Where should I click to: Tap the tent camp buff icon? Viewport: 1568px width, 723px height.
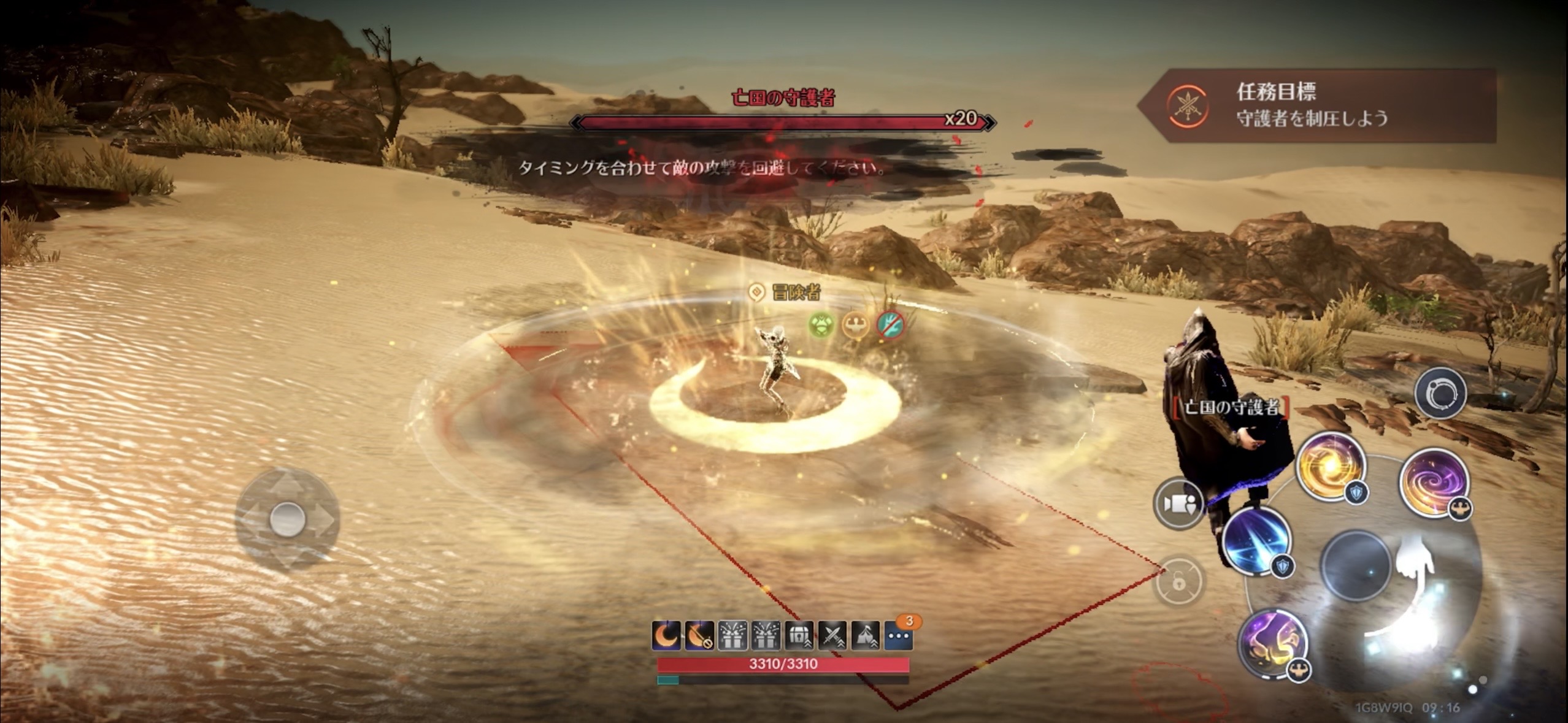(x=865, y=636)
